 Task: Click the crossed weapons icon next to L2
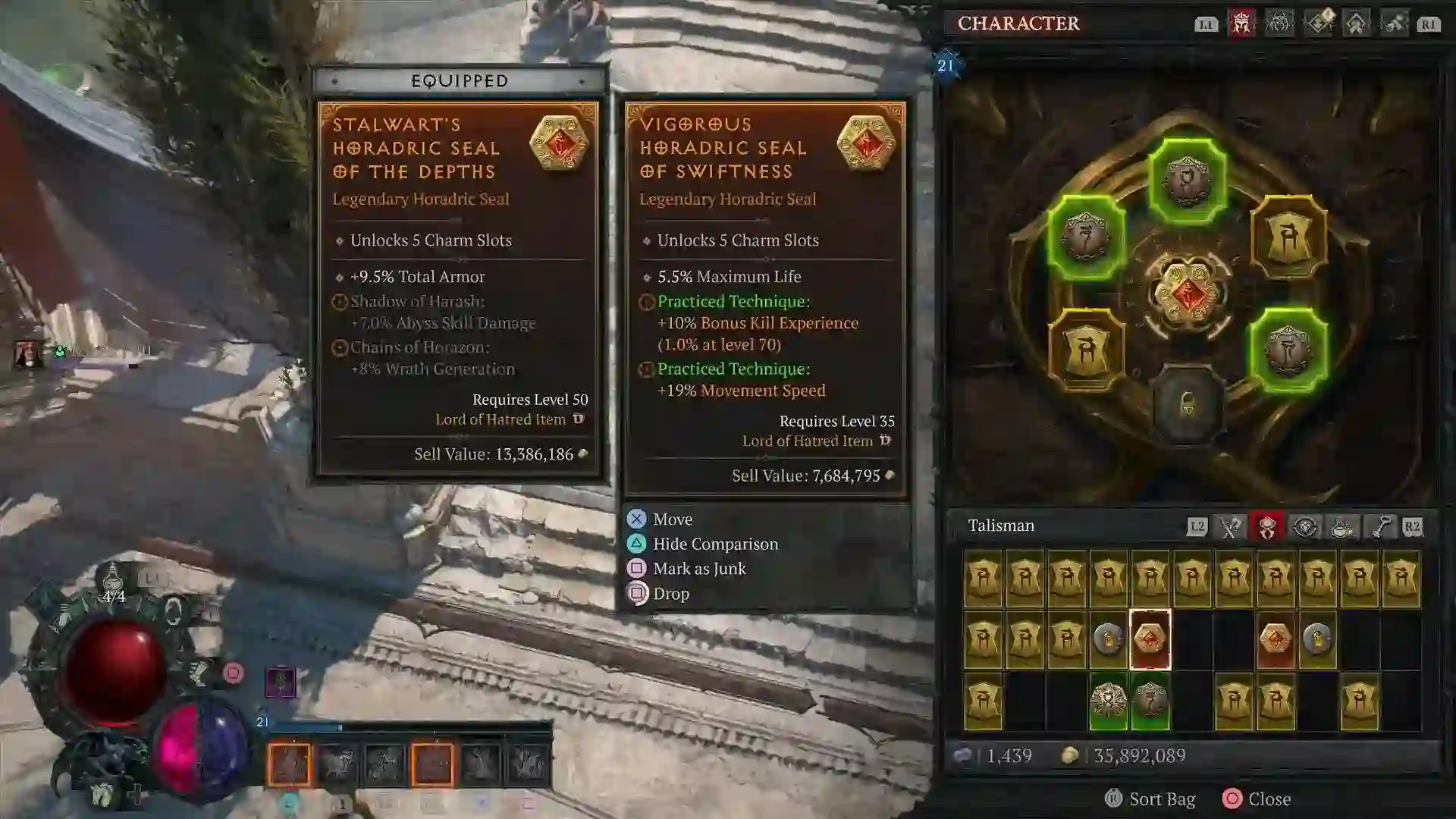coord(1231,526)
